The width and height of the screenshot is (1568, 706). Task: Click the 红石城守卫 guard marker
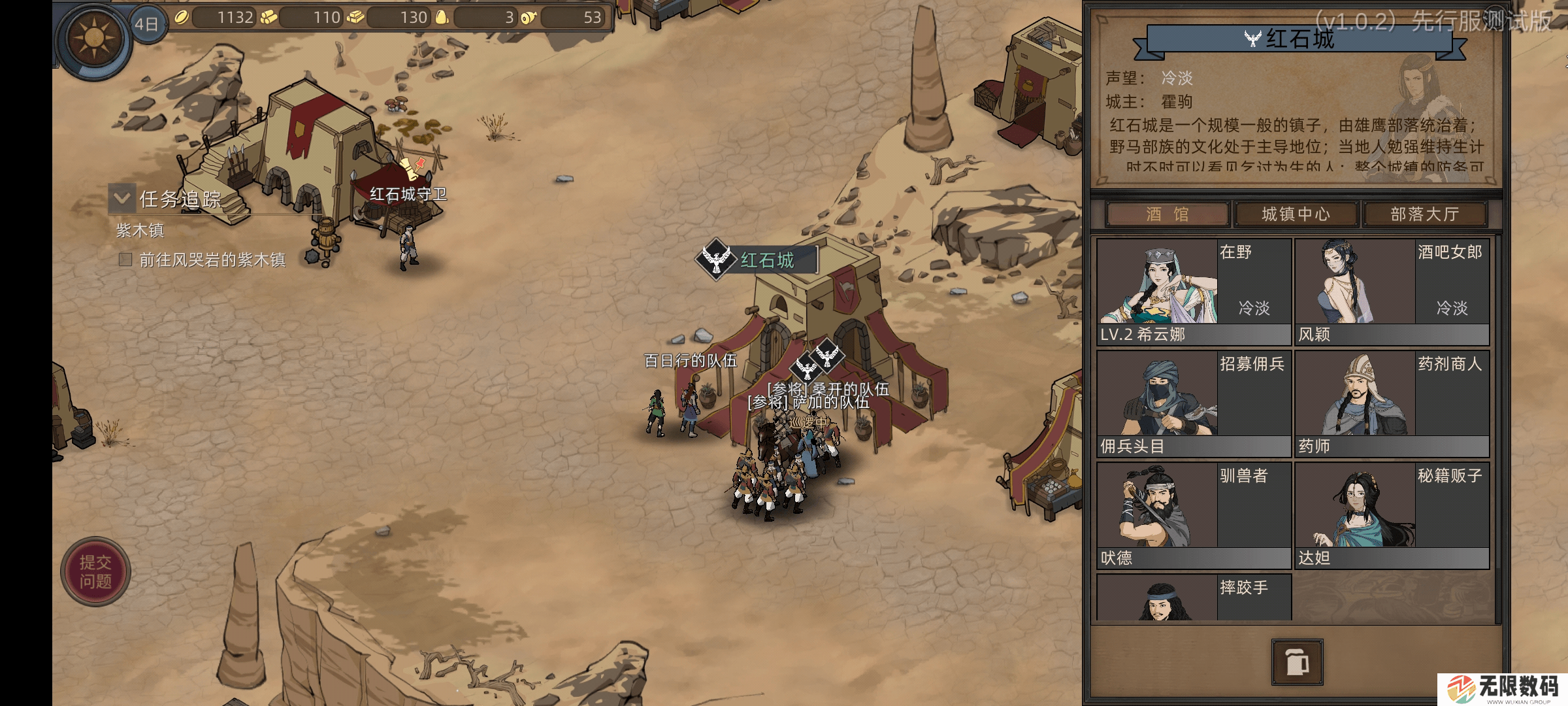(408, 194)
